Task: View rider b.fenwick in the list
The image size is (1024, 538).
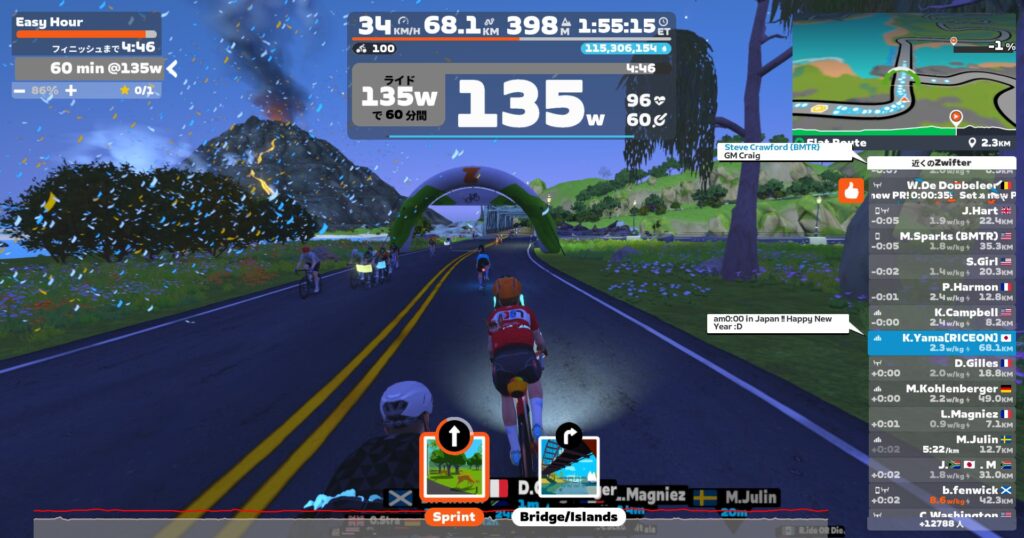Action: (x=940, y=495)
